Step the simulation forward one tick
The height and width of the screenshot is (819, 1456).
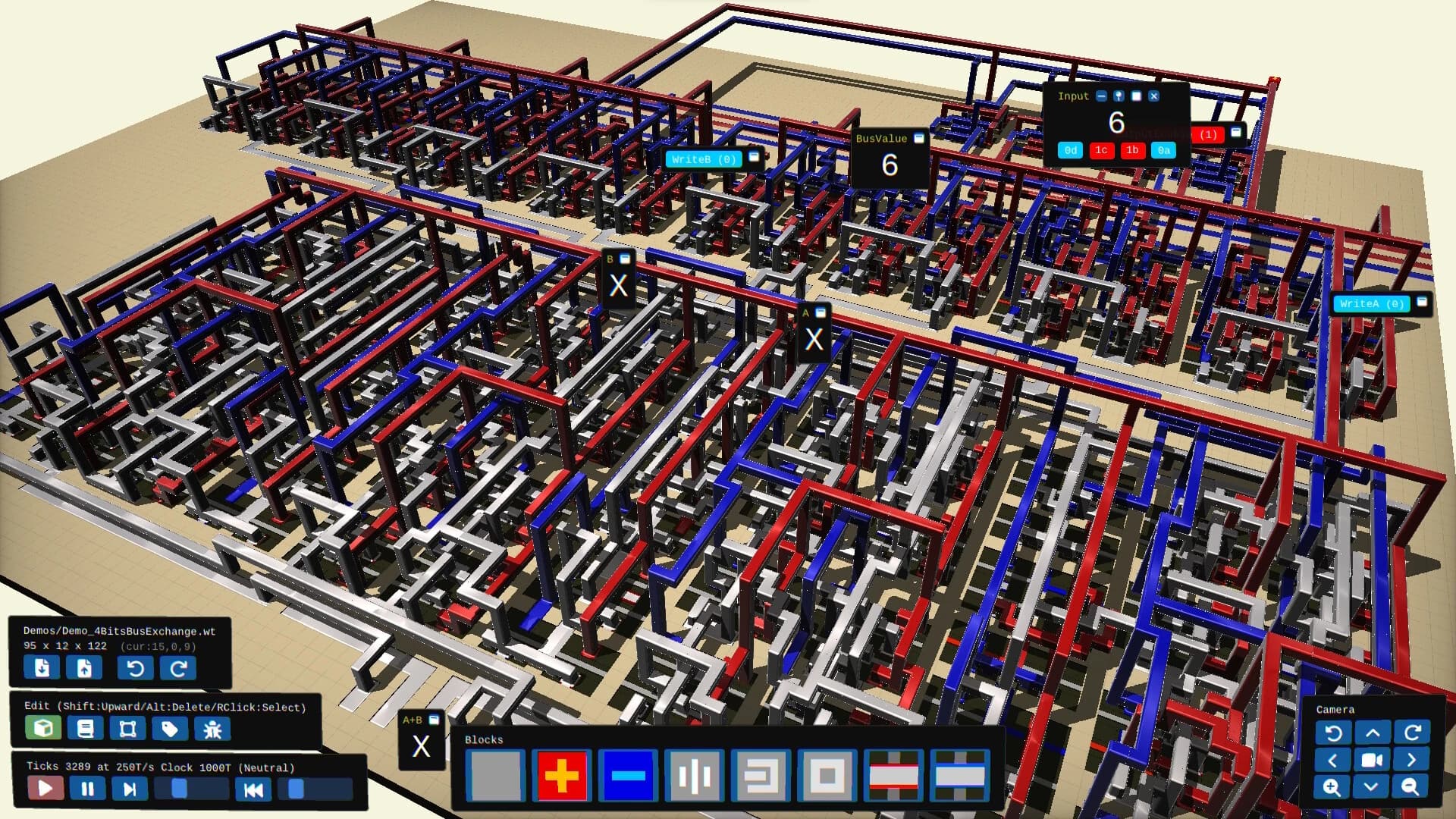click(129, 789)
